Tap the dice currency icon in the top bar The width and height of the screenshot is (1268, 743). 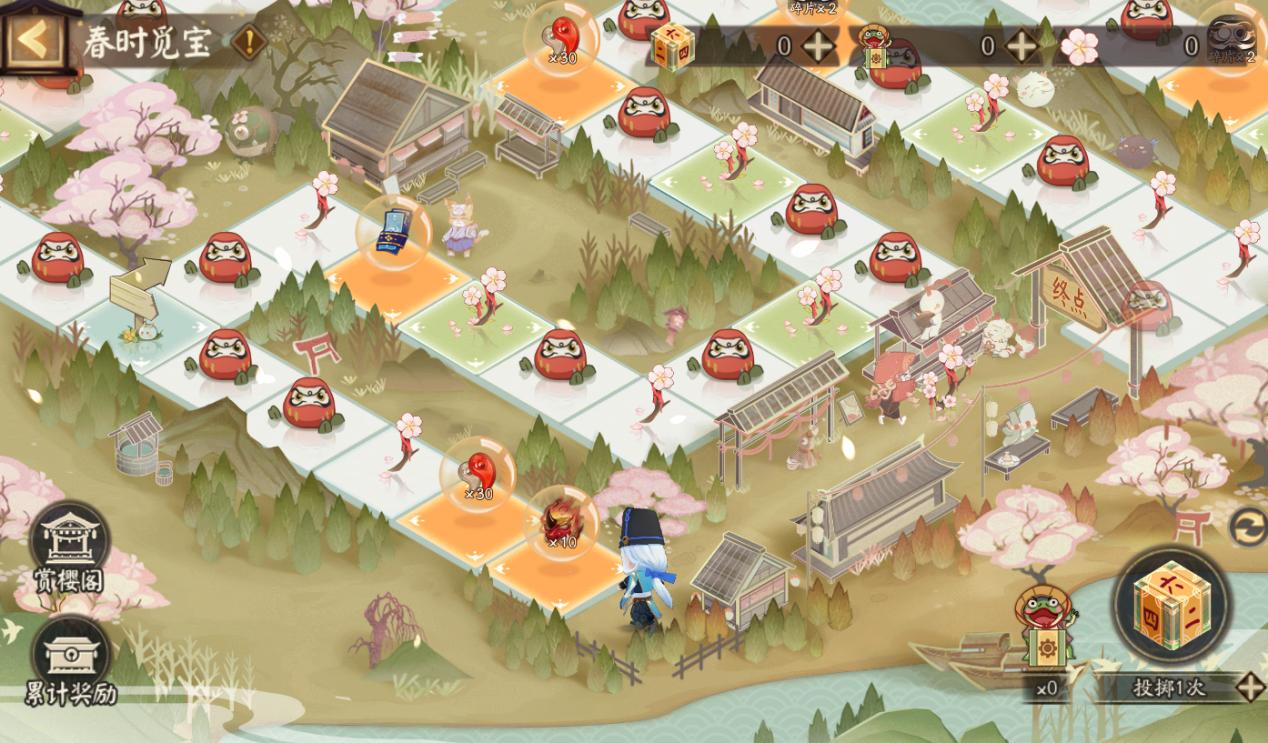(672, 46)
